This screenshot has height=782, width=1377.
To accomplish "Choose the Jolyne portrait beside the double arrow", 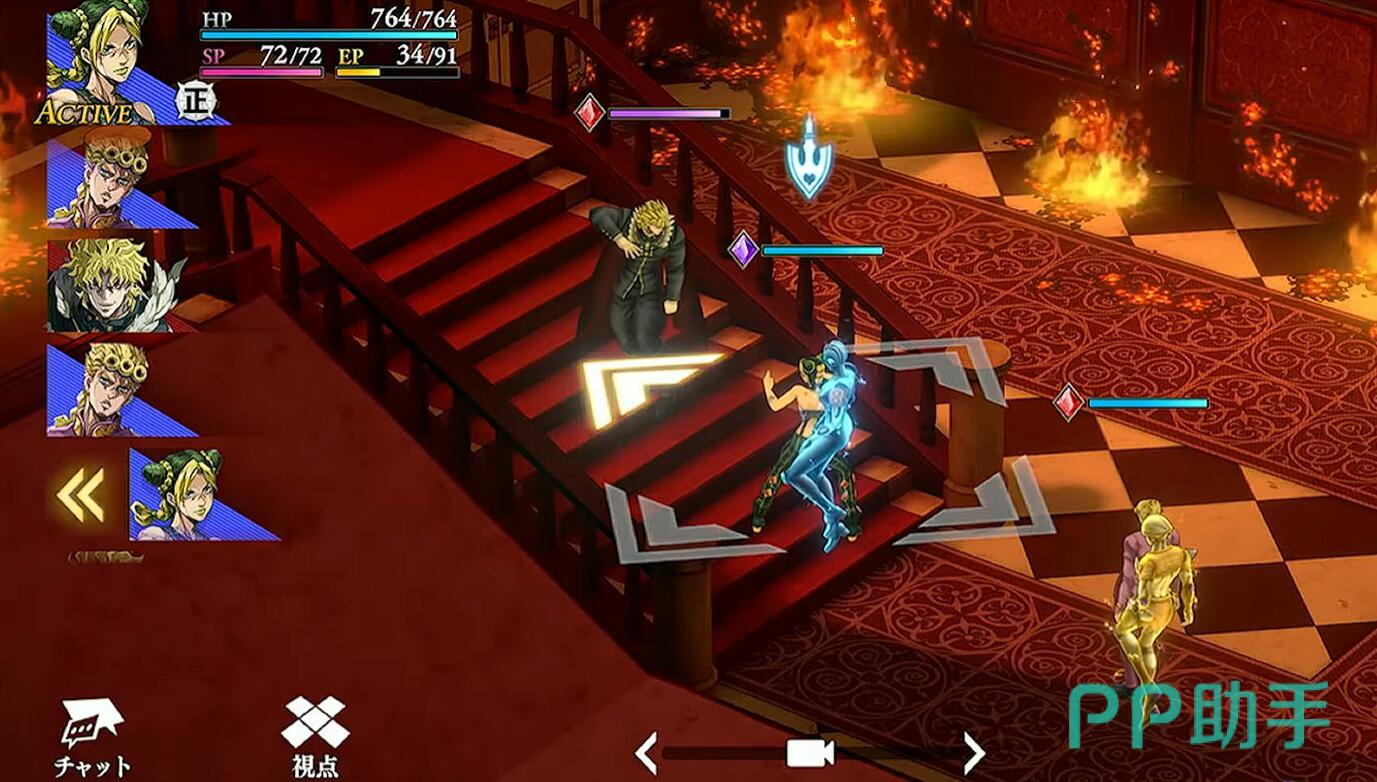I will click(190, 495).
